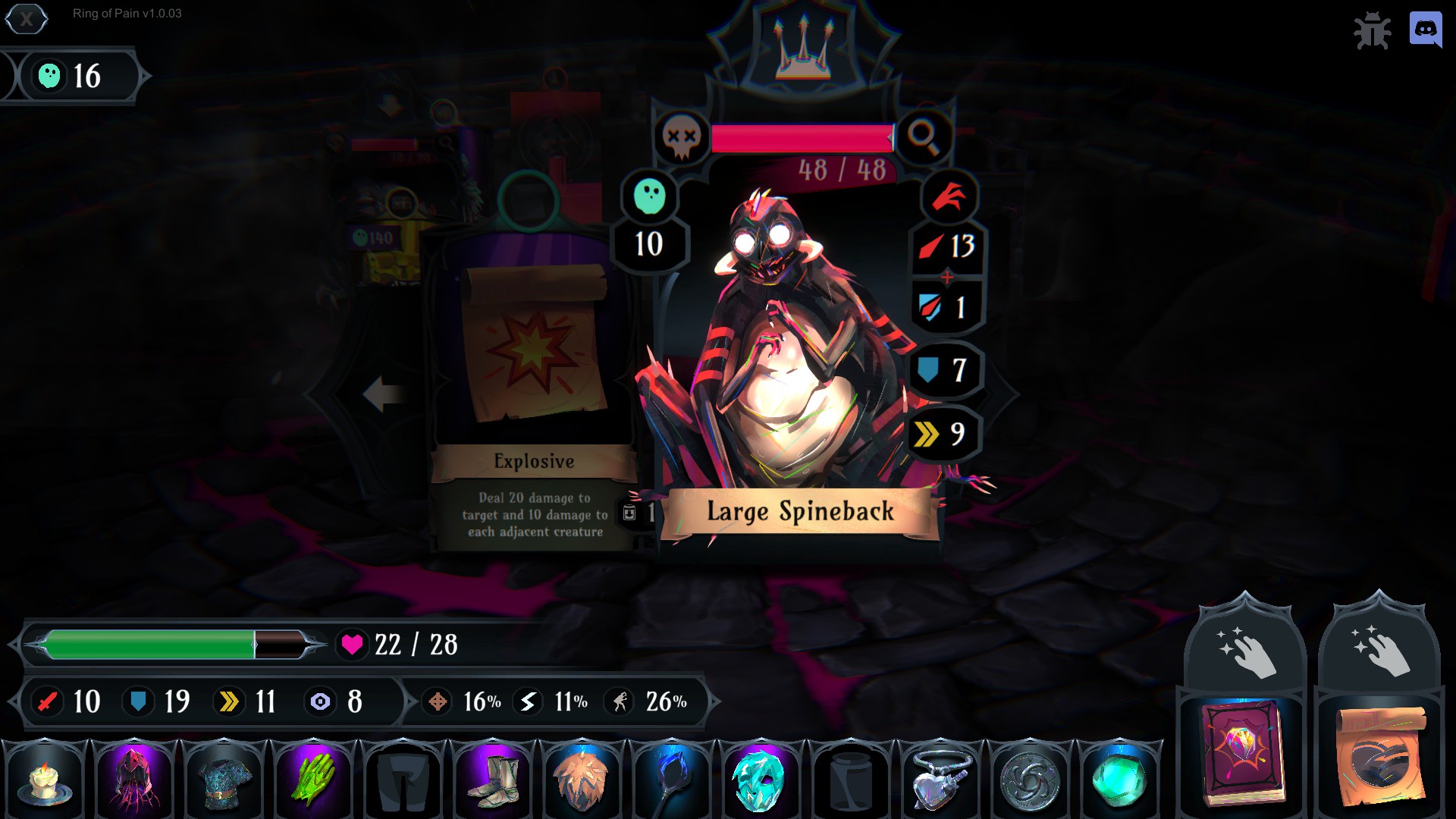Image resolution: width=1456 pixels, height=819 pixels.
Task: Select the green gloves in the inventory bar
Action: 313,778
